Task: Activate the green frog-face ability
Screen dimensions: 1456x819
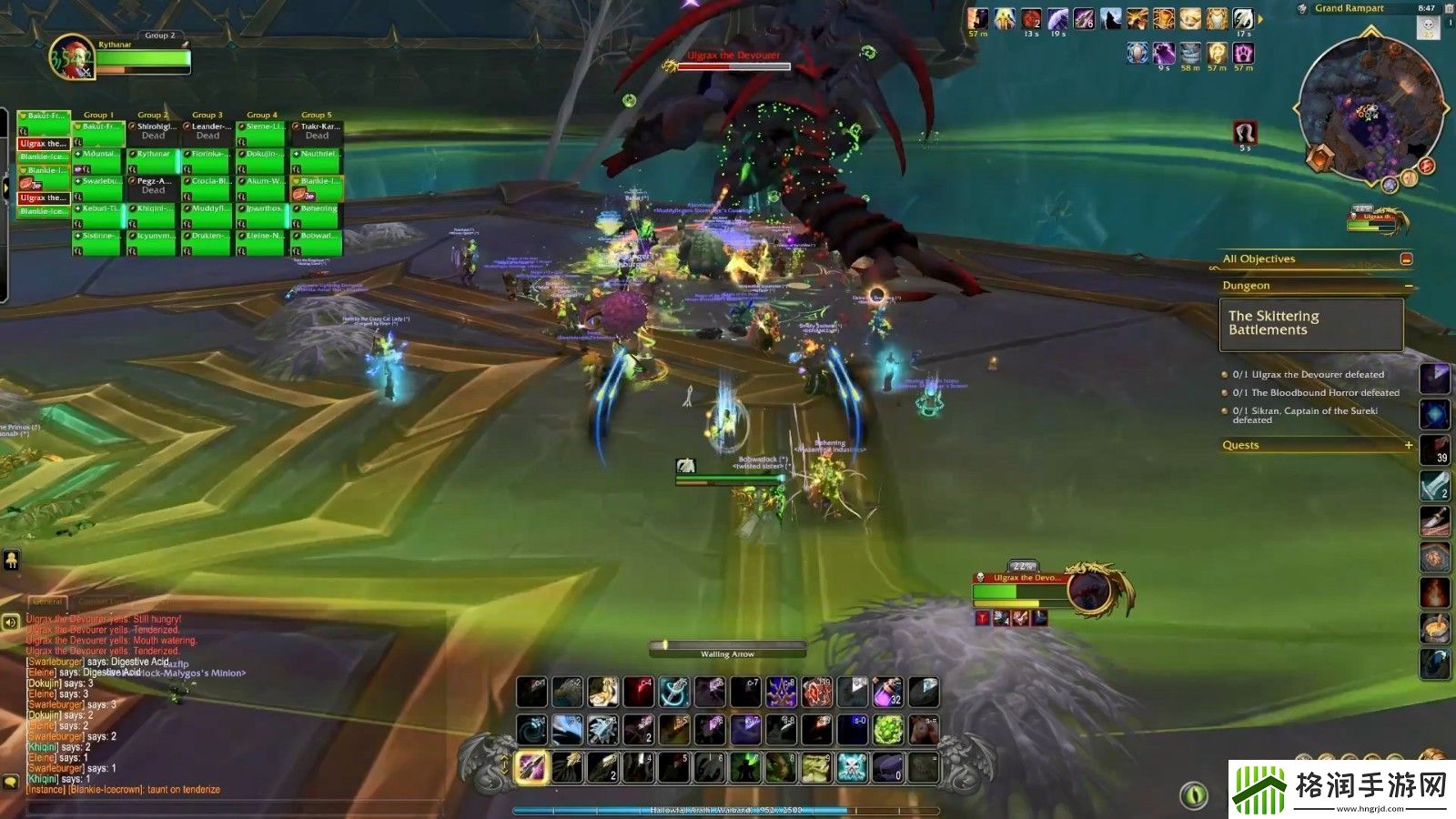Action: tap(815, 767)
